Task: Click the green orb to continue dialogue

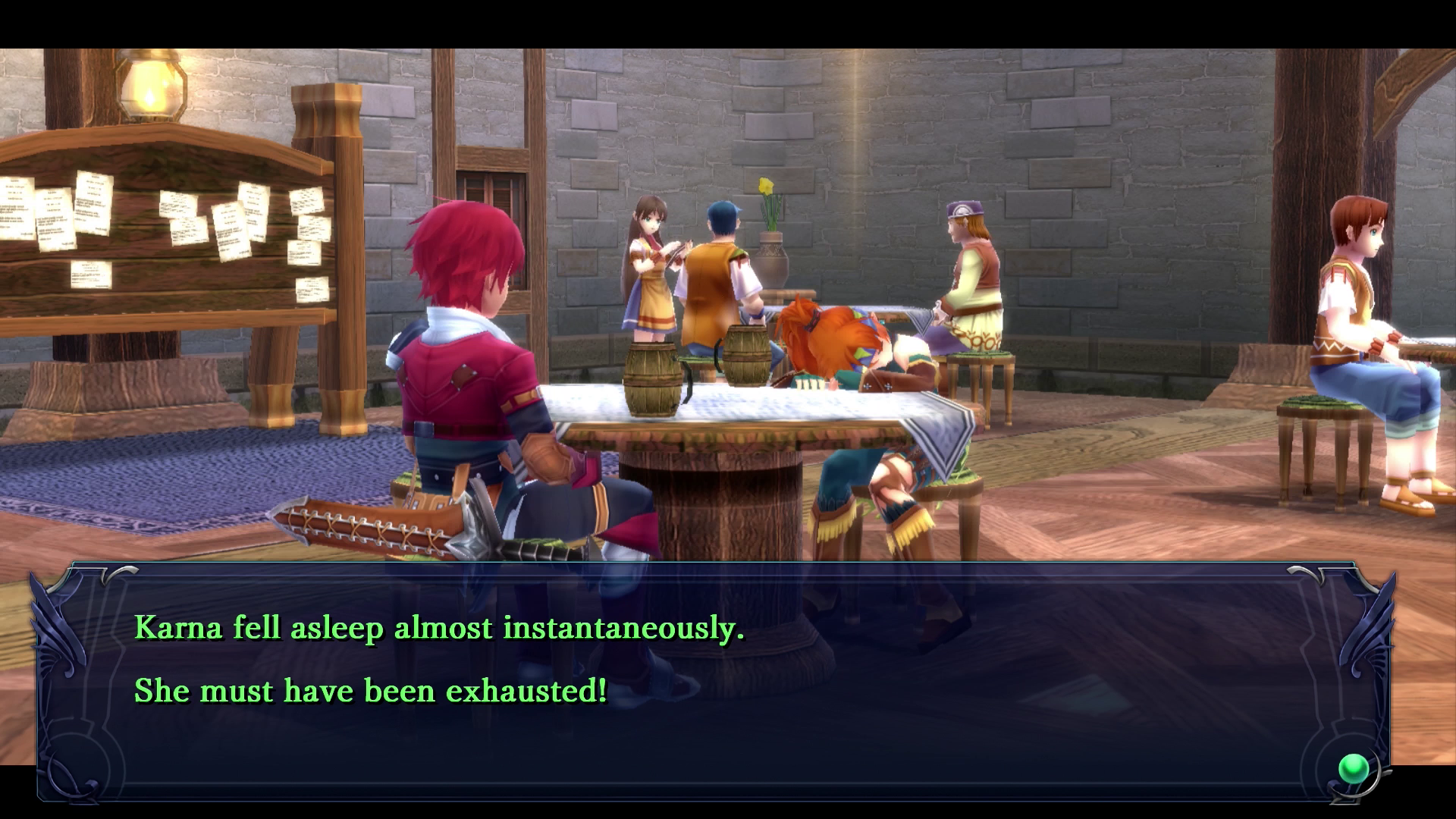Action: pyautogui.click(x=1354, y=769)
